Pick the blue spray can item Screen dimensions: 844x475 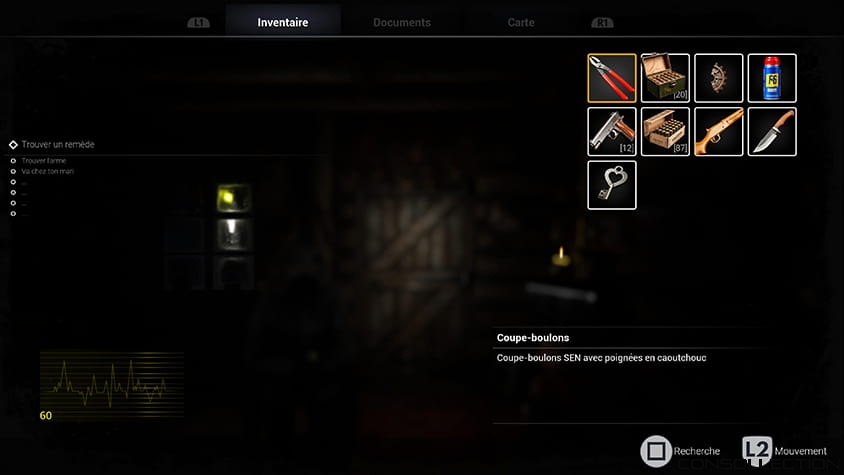coord(772,78)
